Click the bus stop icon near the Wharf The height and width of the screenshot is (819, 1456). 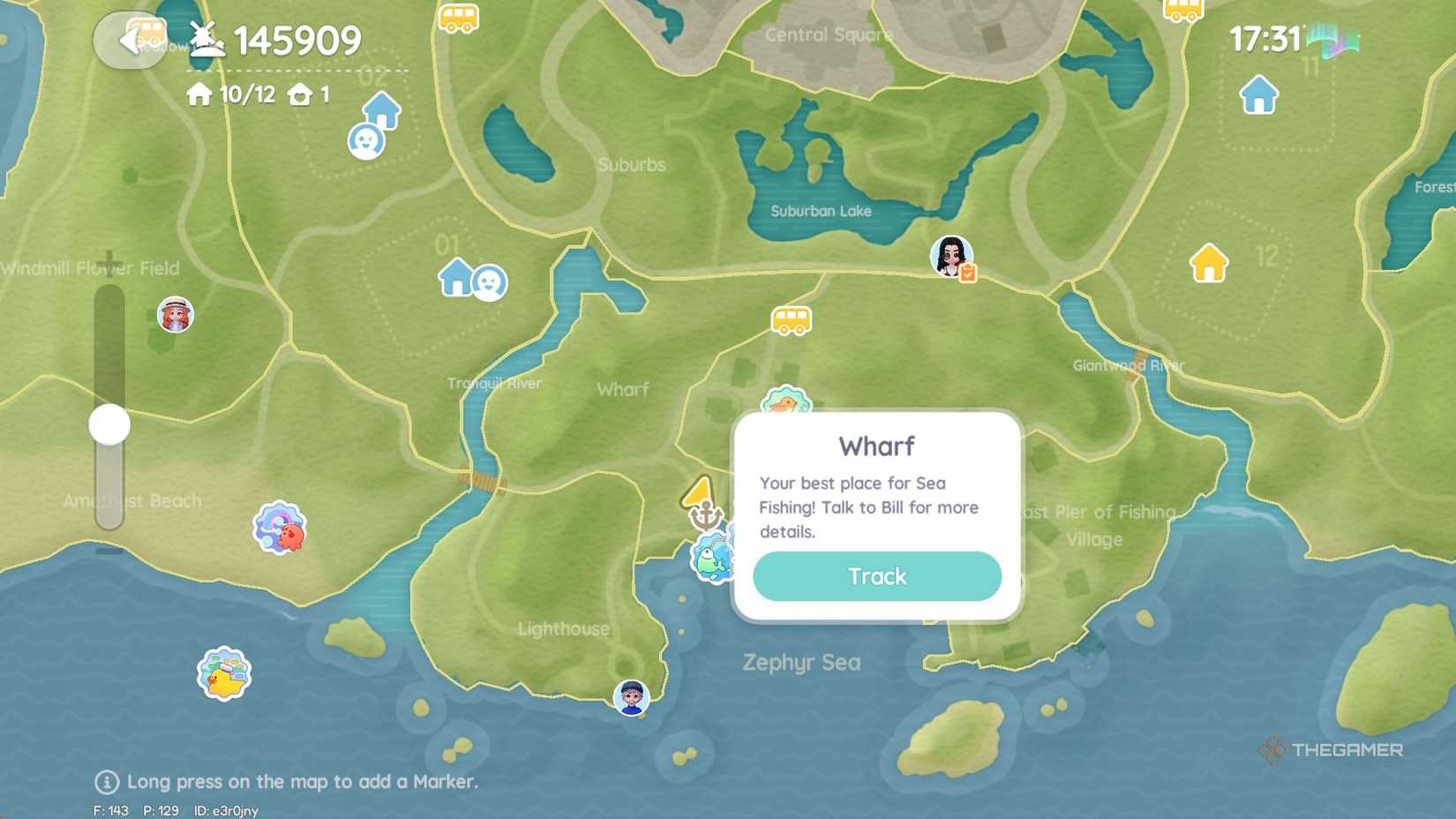click(x=792, y=321)
